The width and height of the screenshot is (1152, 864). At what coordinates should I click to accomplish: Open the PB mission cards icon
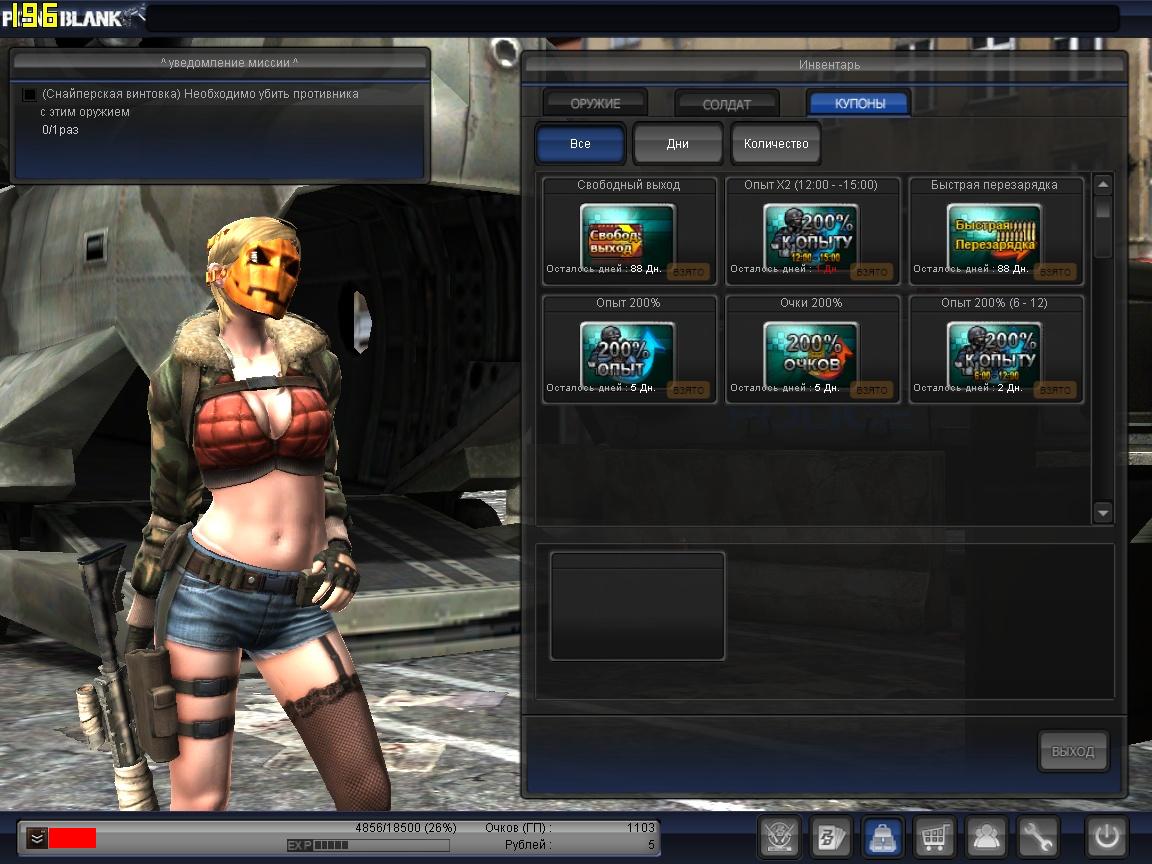click(x=831, y=837)
